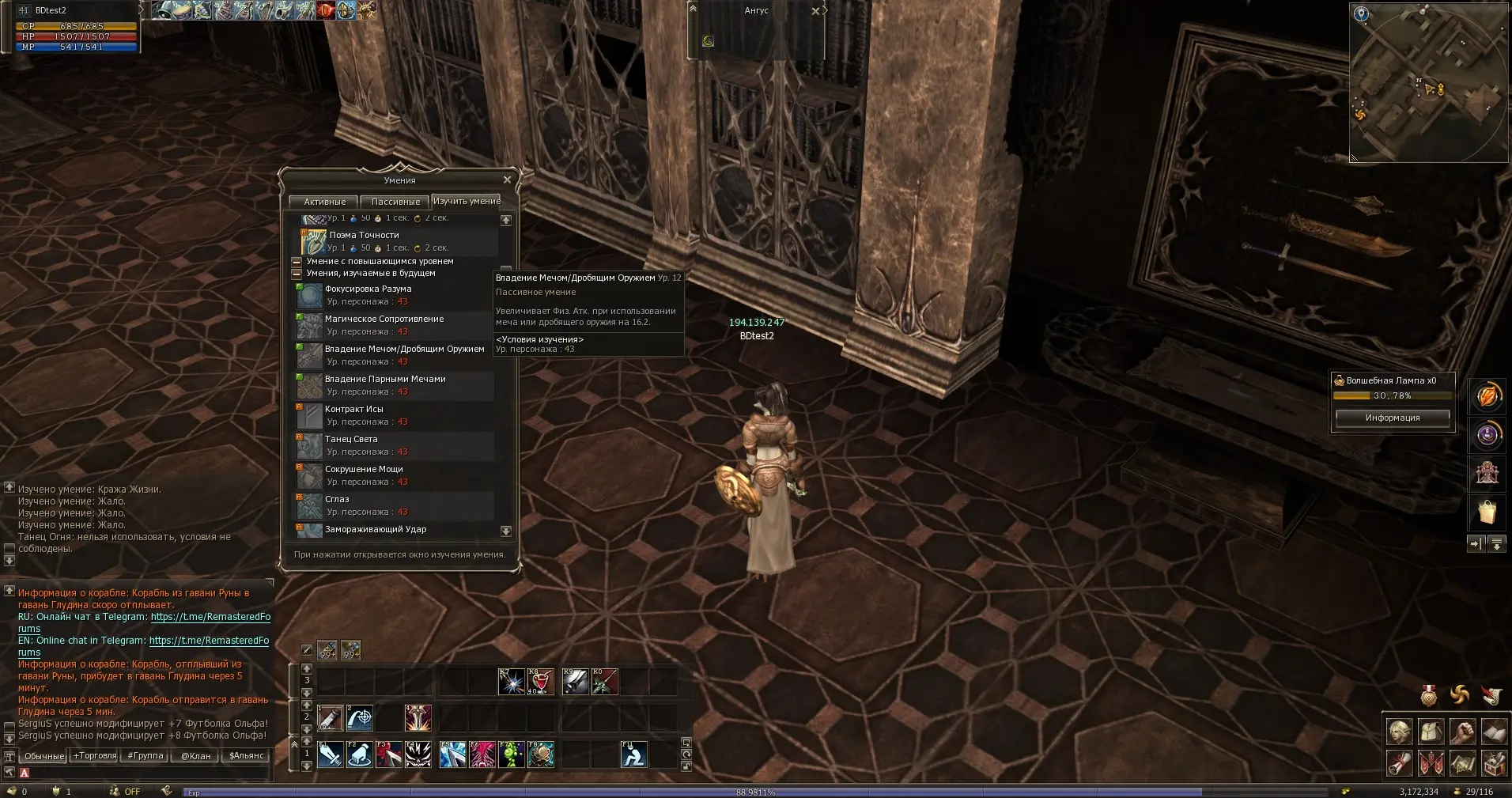Close the Ангус target window
Image resolution: width=1512 pixels, height=798 pixels.
click(815, 11)
